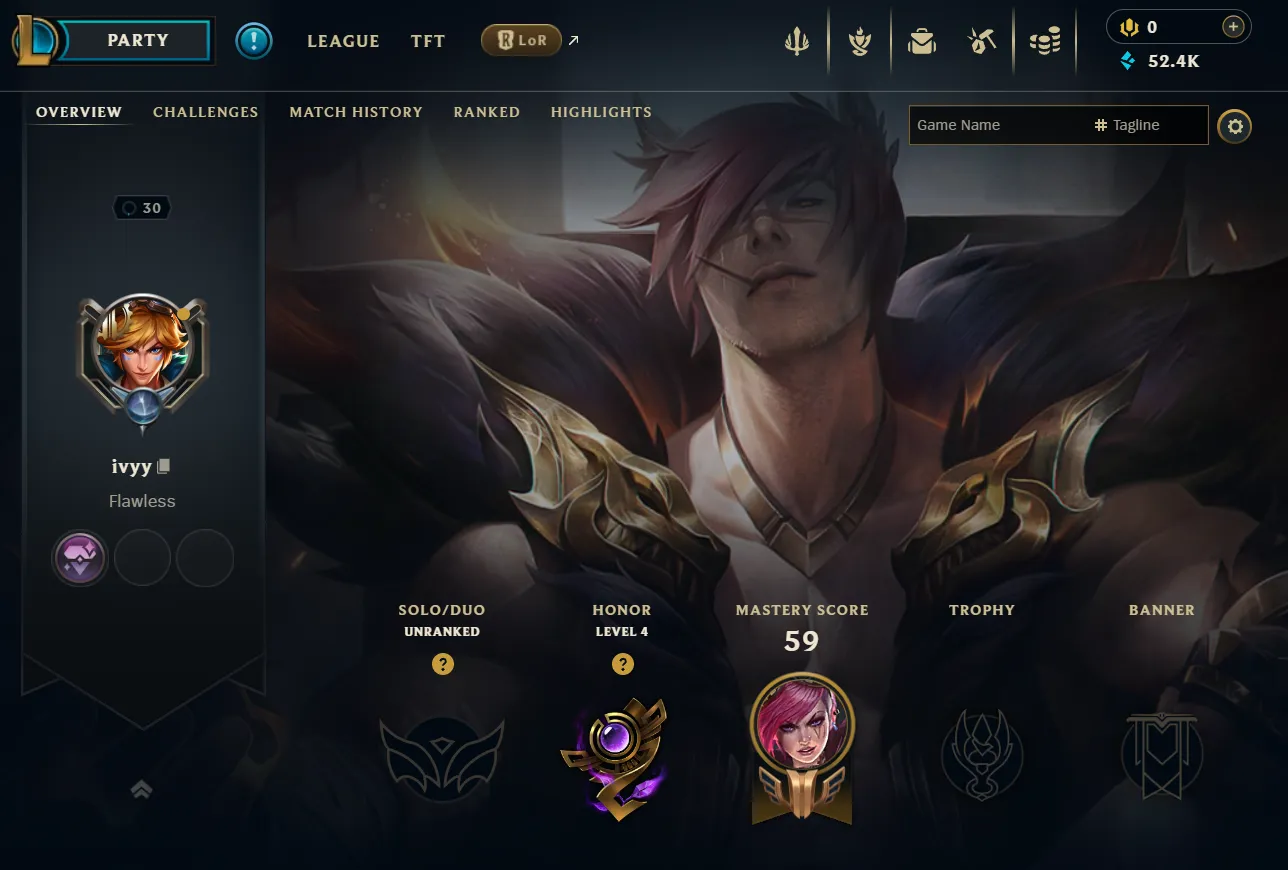Click the exclamation mark notification icon
This screenshot has width=1288, height=870.
click(253, 40)
